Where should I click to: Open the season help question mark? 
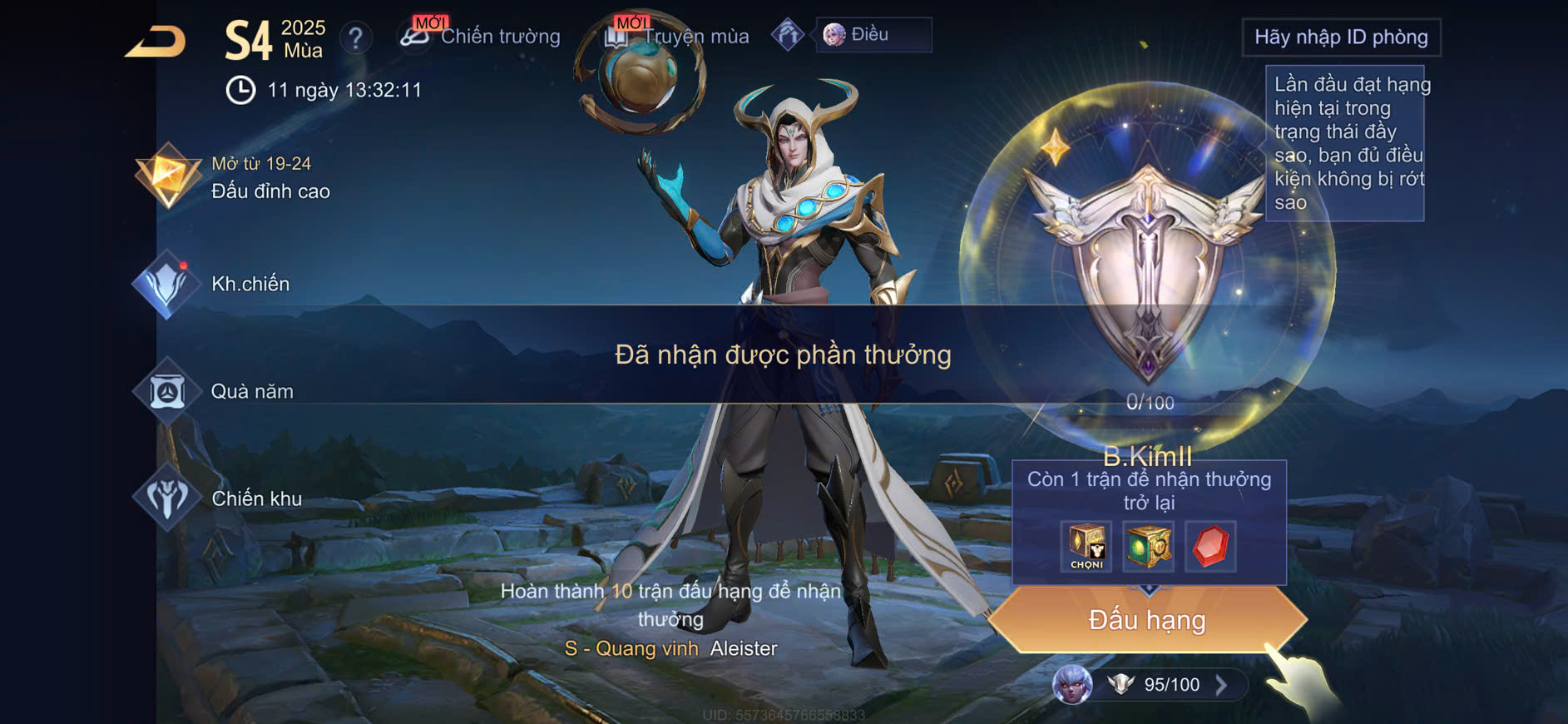point(356,37)
